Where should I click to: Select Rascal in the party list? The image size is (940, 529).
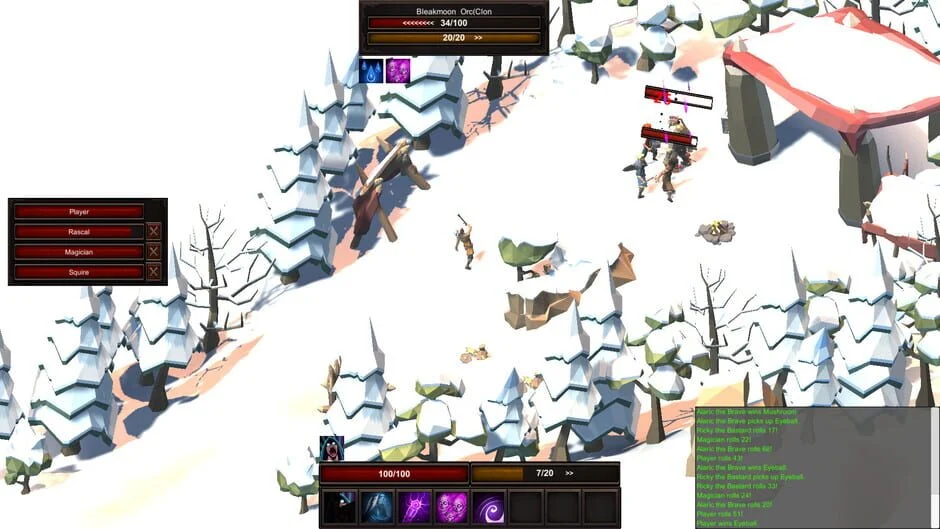click(x=79, y=232)
